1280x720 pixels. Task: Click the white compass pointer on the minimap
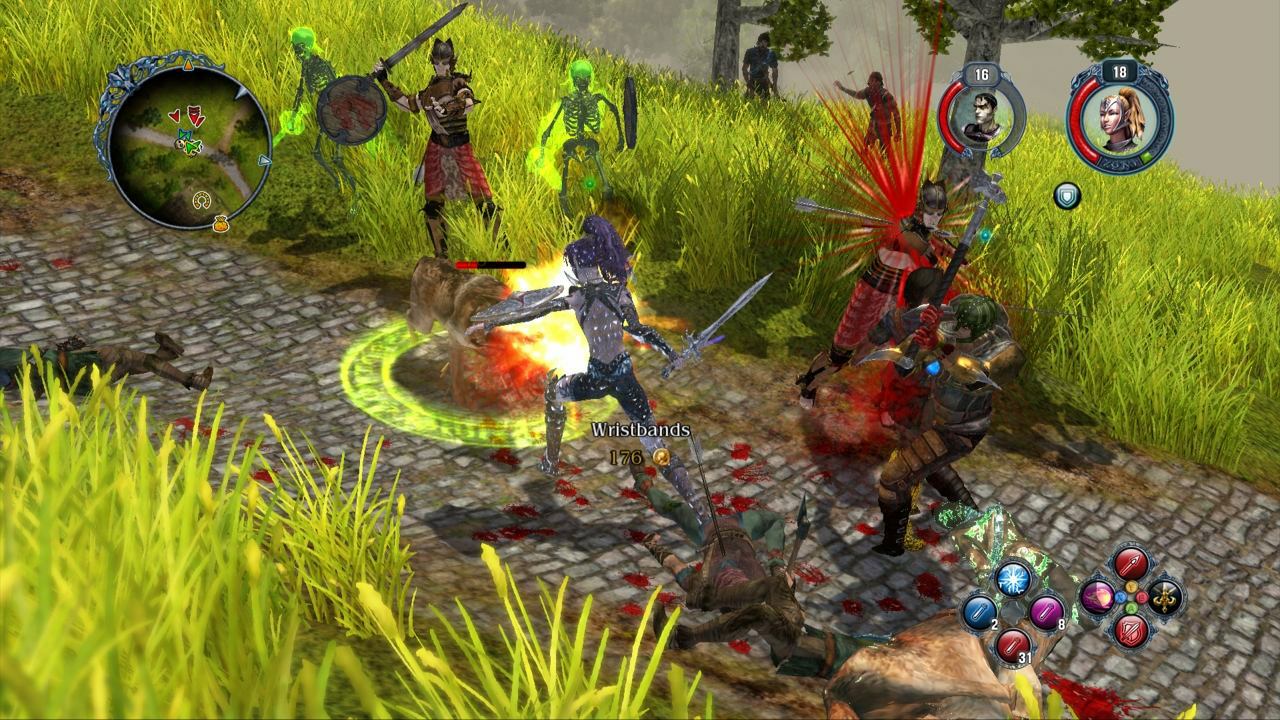(x=241, y=93)
